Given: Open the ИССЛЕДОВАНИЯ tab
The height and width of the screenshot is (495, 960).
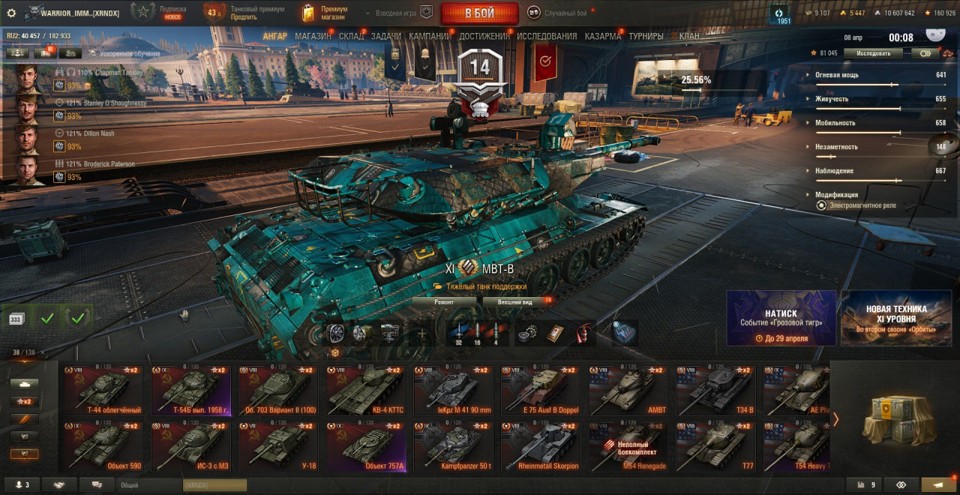Looking at the screenshot, I should (x=547, y=37).
